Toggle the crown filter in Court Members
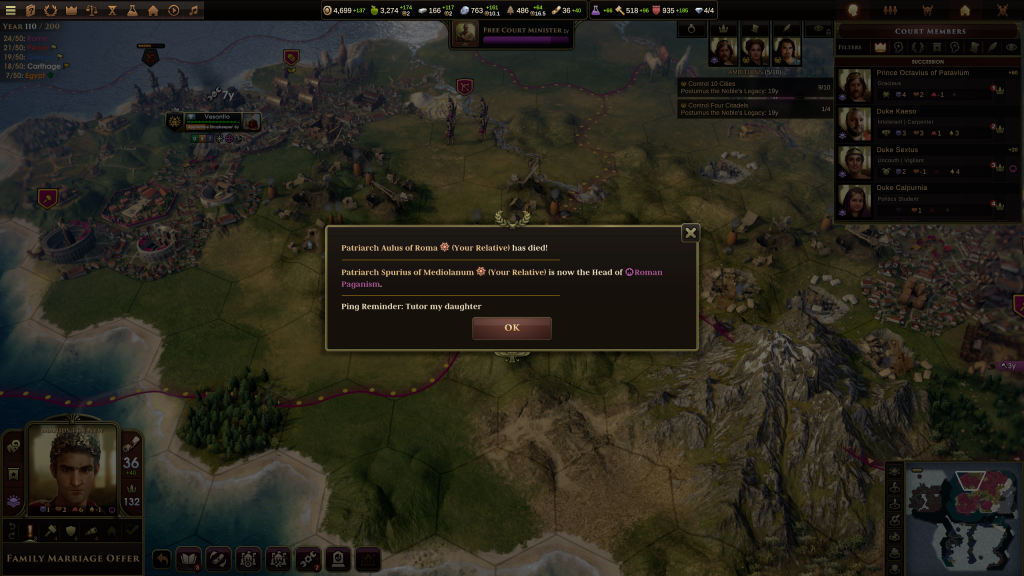The image size is (1024, 576). (x=880, y=46)
